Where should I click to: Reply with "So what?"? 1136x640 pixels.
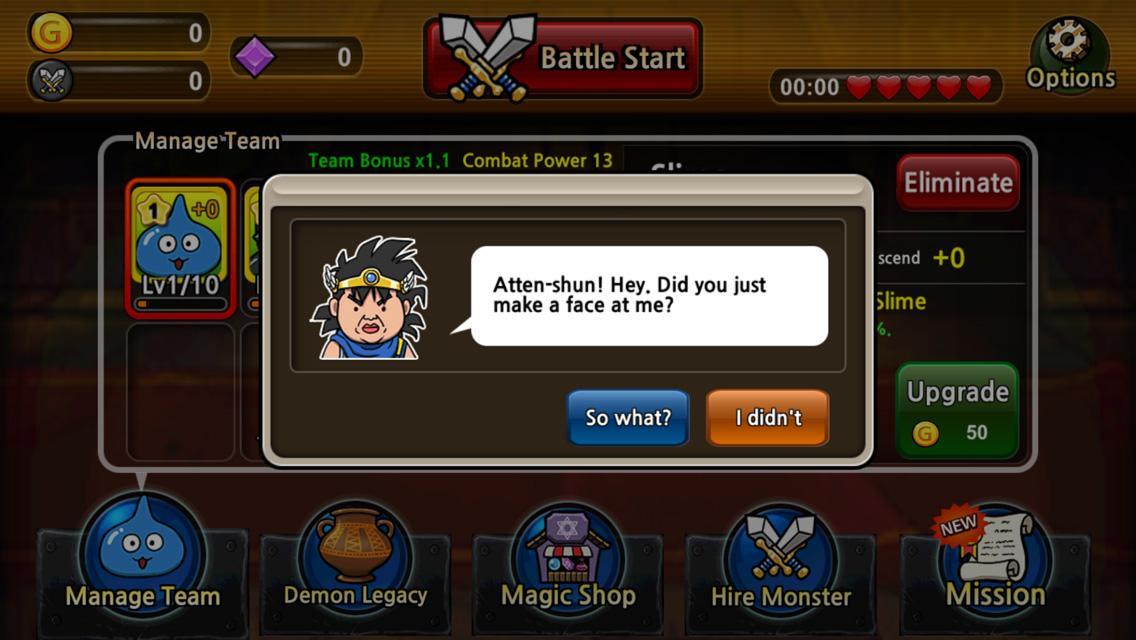628,417
